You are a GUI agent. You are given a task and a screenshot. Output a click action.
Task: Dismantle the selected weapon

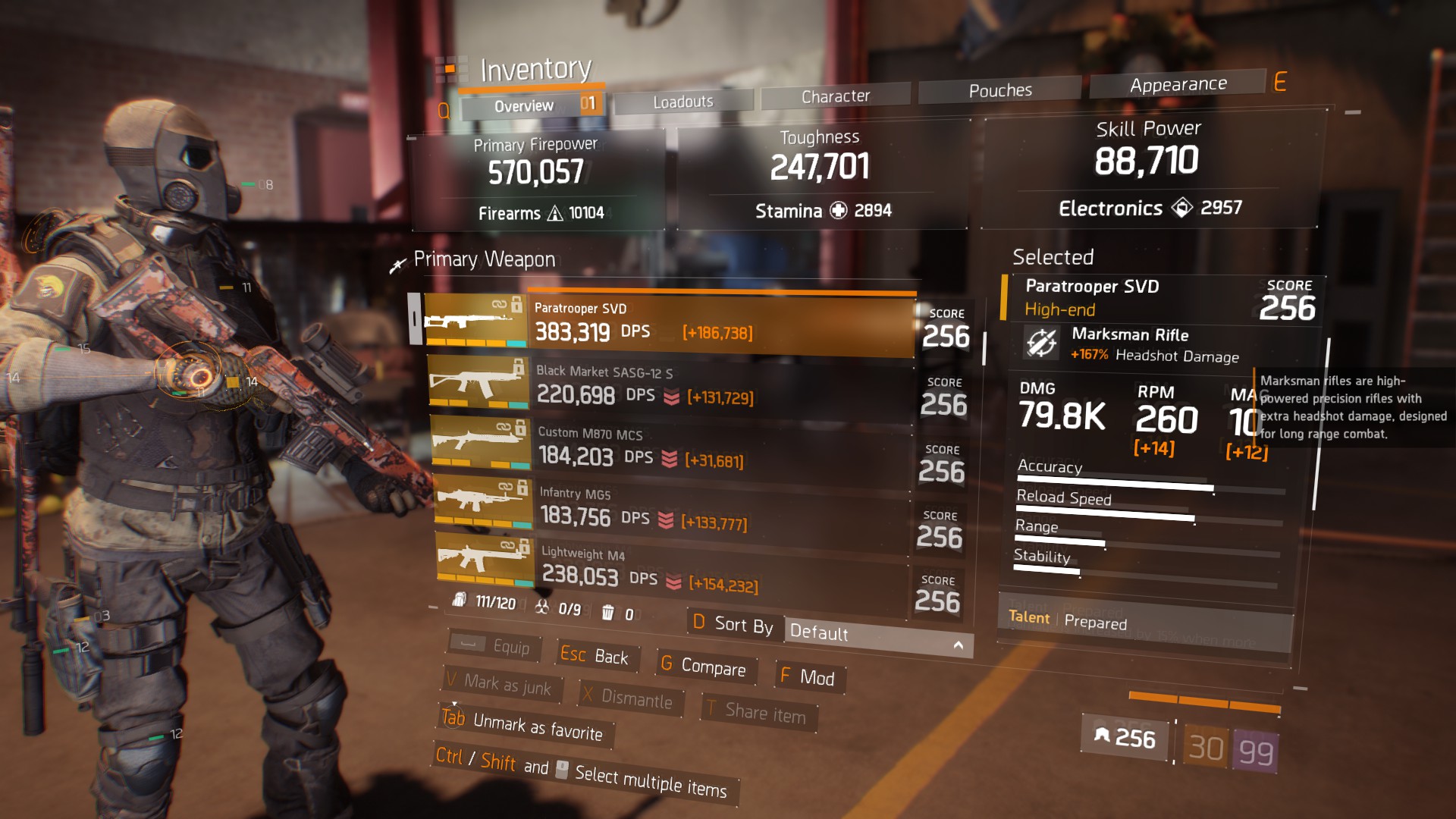pyautogui.click(x=629, y=698)
